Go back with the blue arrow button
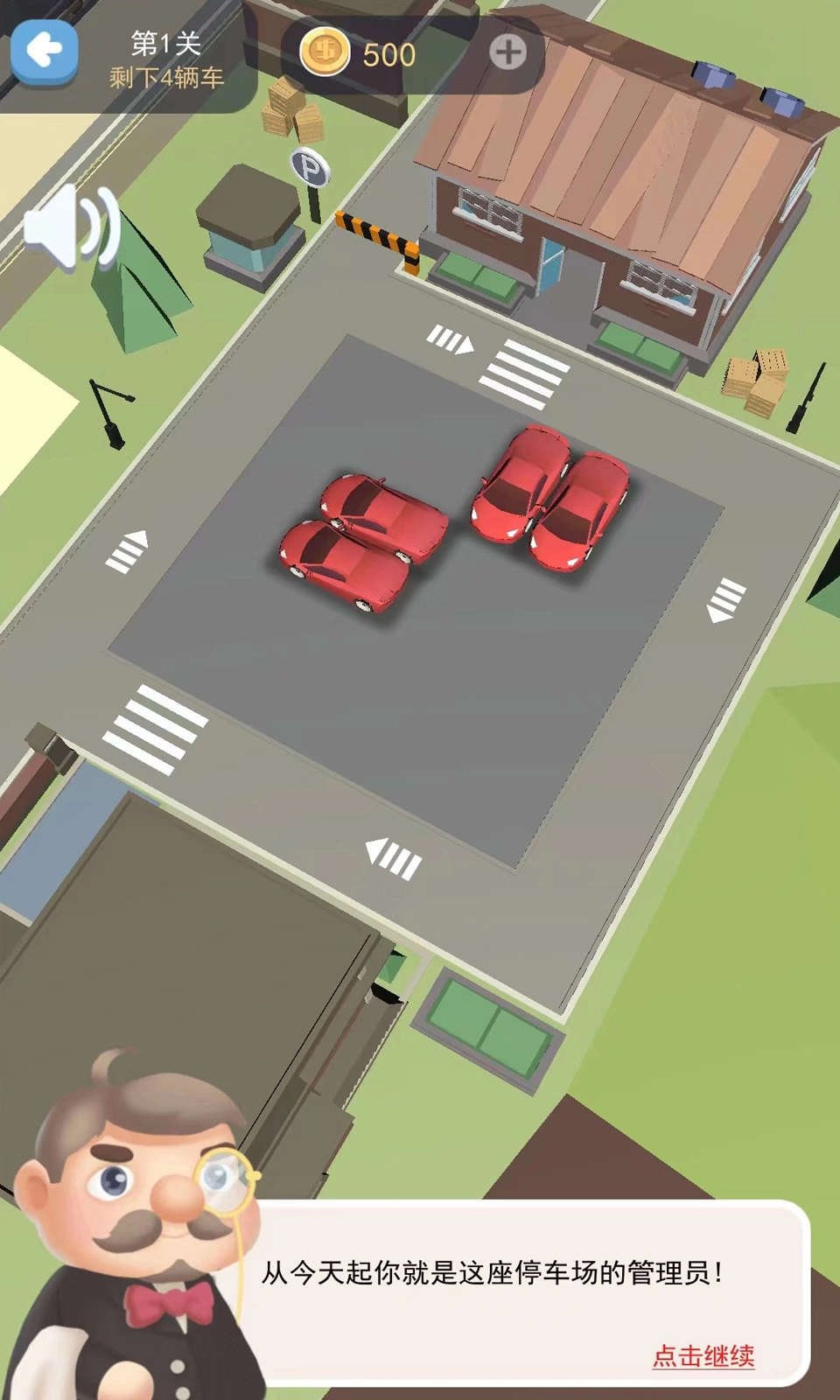This screenshot has height=1400, width=840. coord(44,52)
